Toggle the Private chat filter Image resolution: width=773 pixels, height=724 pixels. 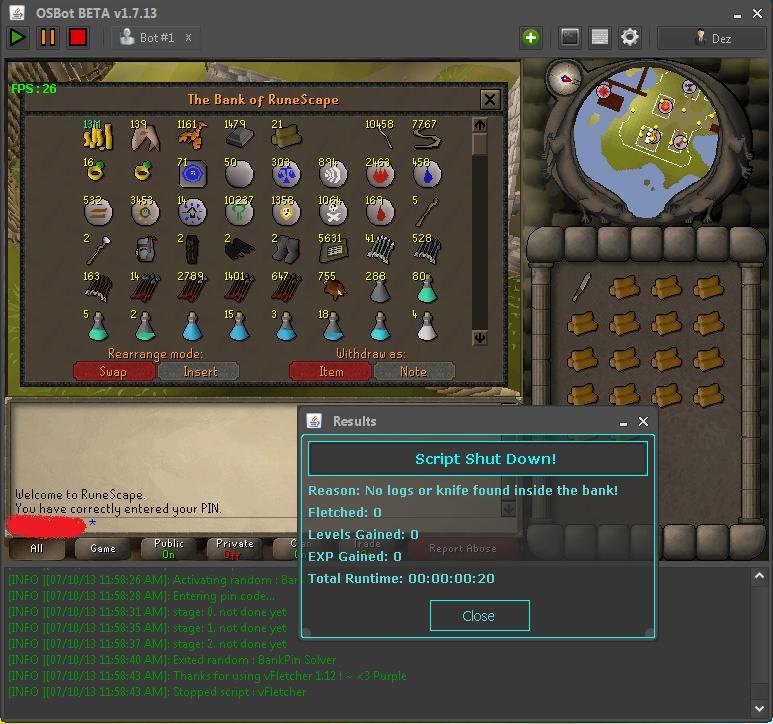click(x=234, y=548)
